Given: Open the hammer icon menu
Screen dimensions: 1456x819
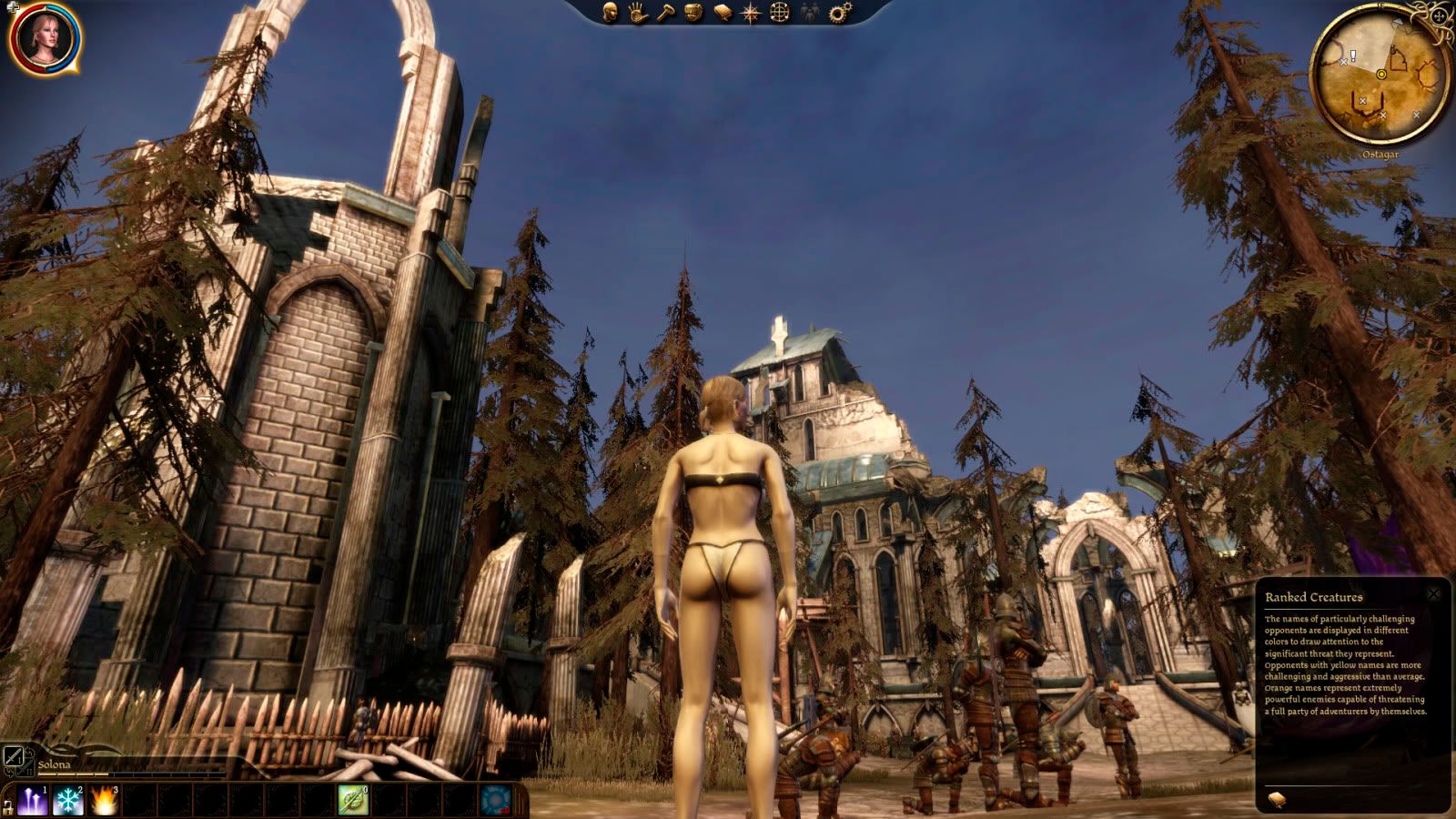Looking at the screenshot, I should pyautogui.click(x=665, y=13).
